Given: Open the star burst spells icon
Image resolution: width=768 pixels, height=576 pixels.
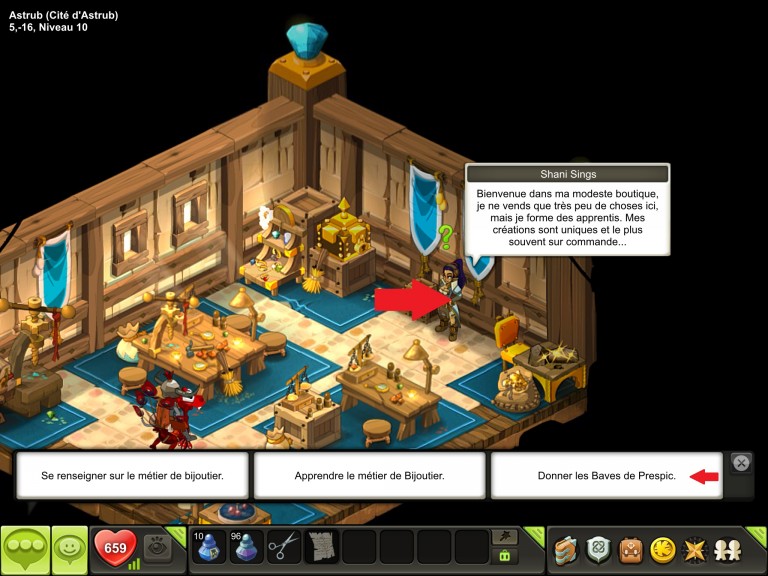Looking at the screenshot, I should (x=694, y=549).
